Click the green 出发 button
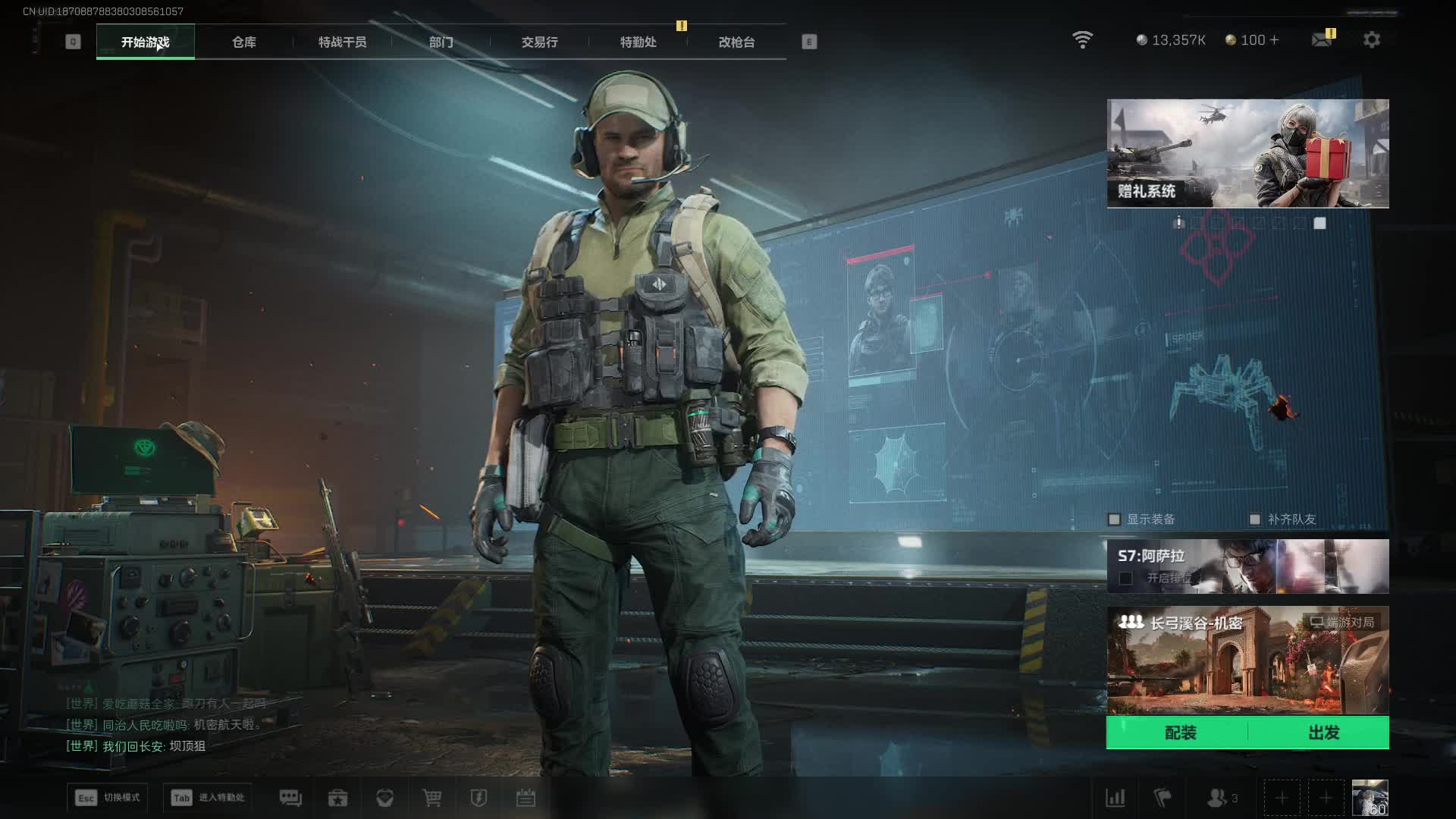 pyautogui.click(x=1323, y=733)
